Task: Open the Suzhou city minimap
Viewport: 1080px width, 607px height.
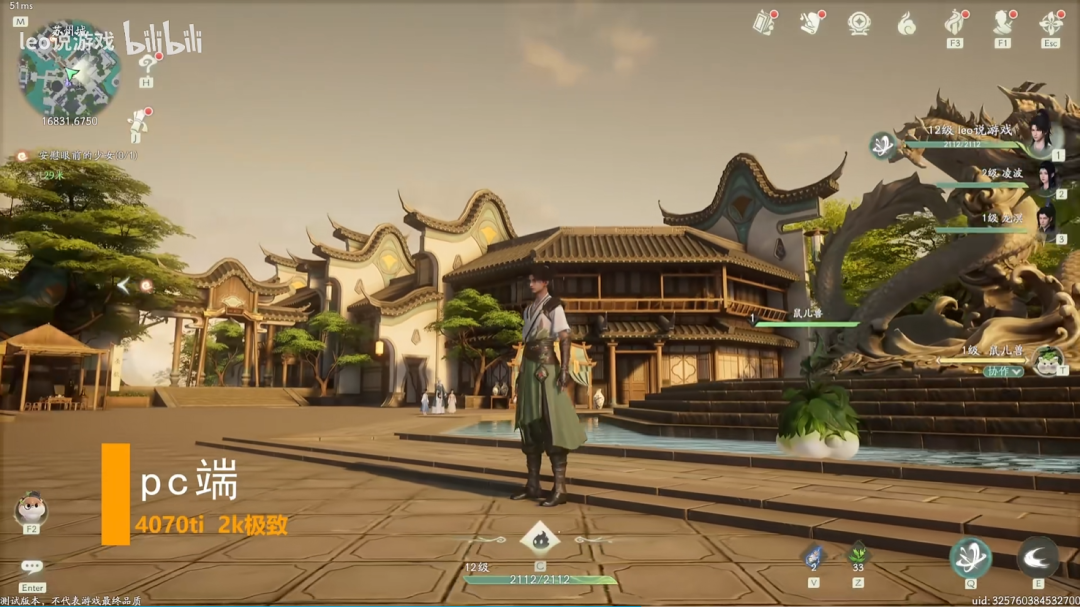Action: pos(69,71)
